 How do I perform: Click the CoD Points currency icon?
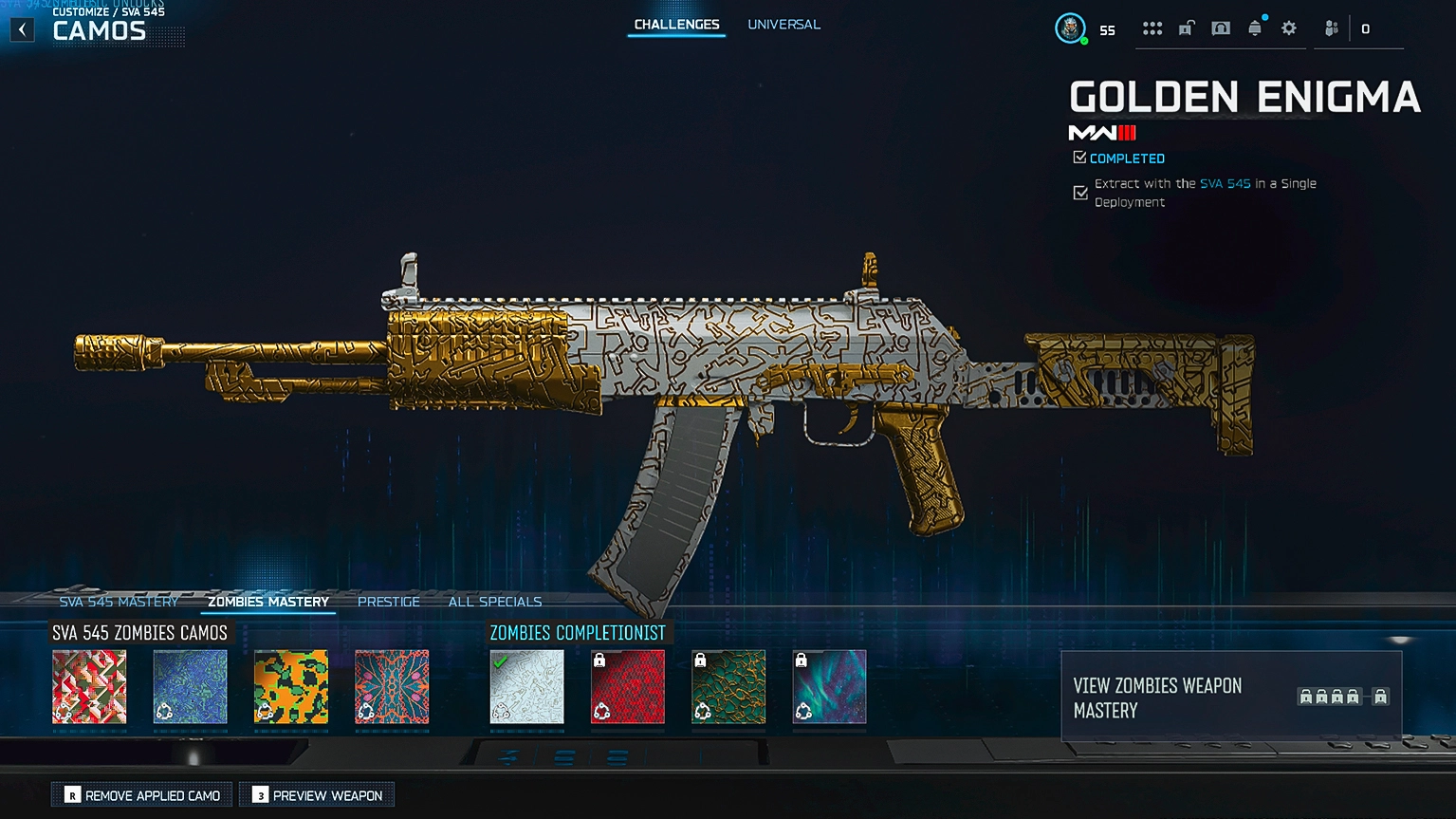[x=1364, y=28]
